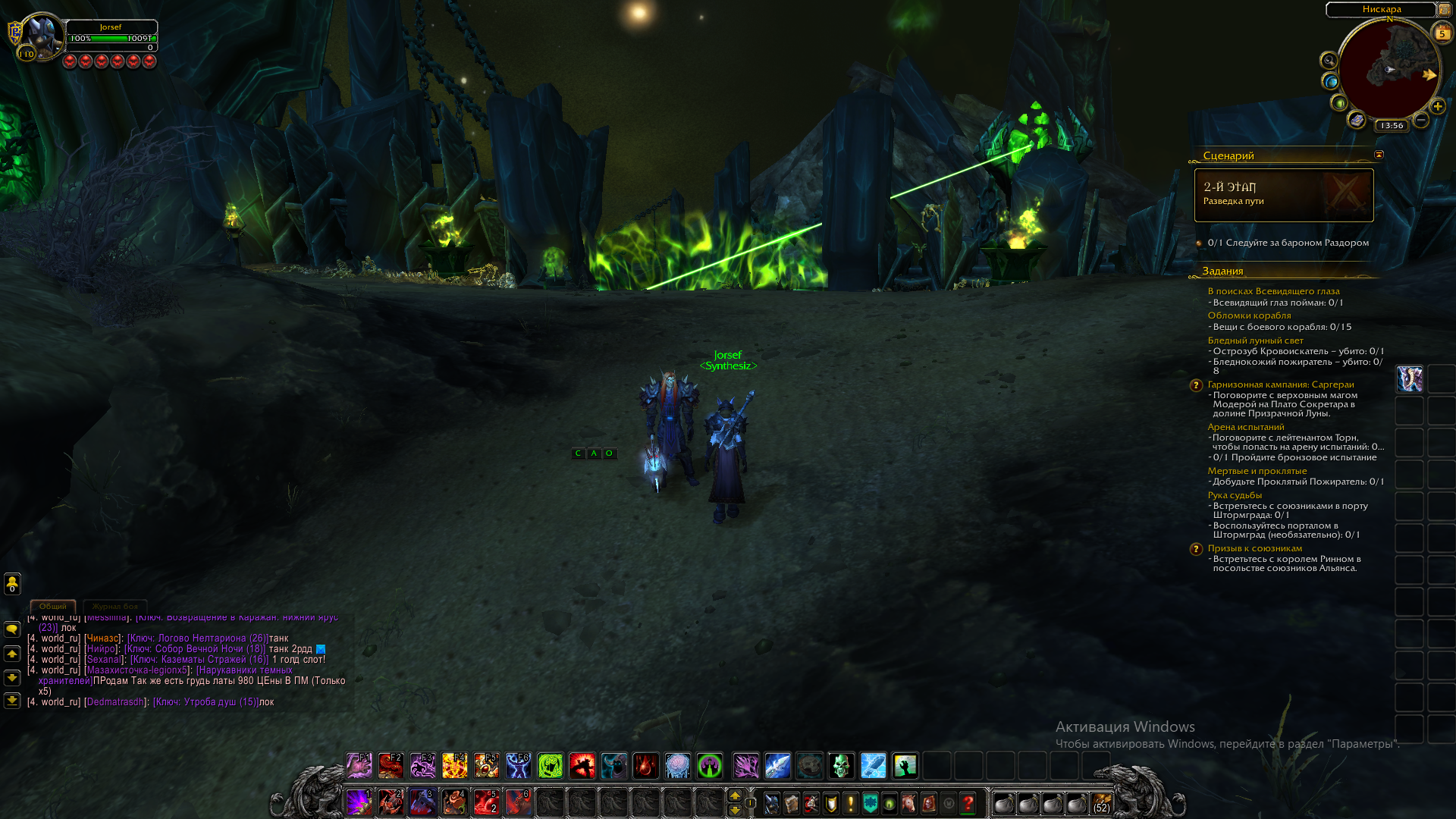Cast the skull ability on the upper action bar
Screen dimensions: 1456x819
(x=841, y=766)
